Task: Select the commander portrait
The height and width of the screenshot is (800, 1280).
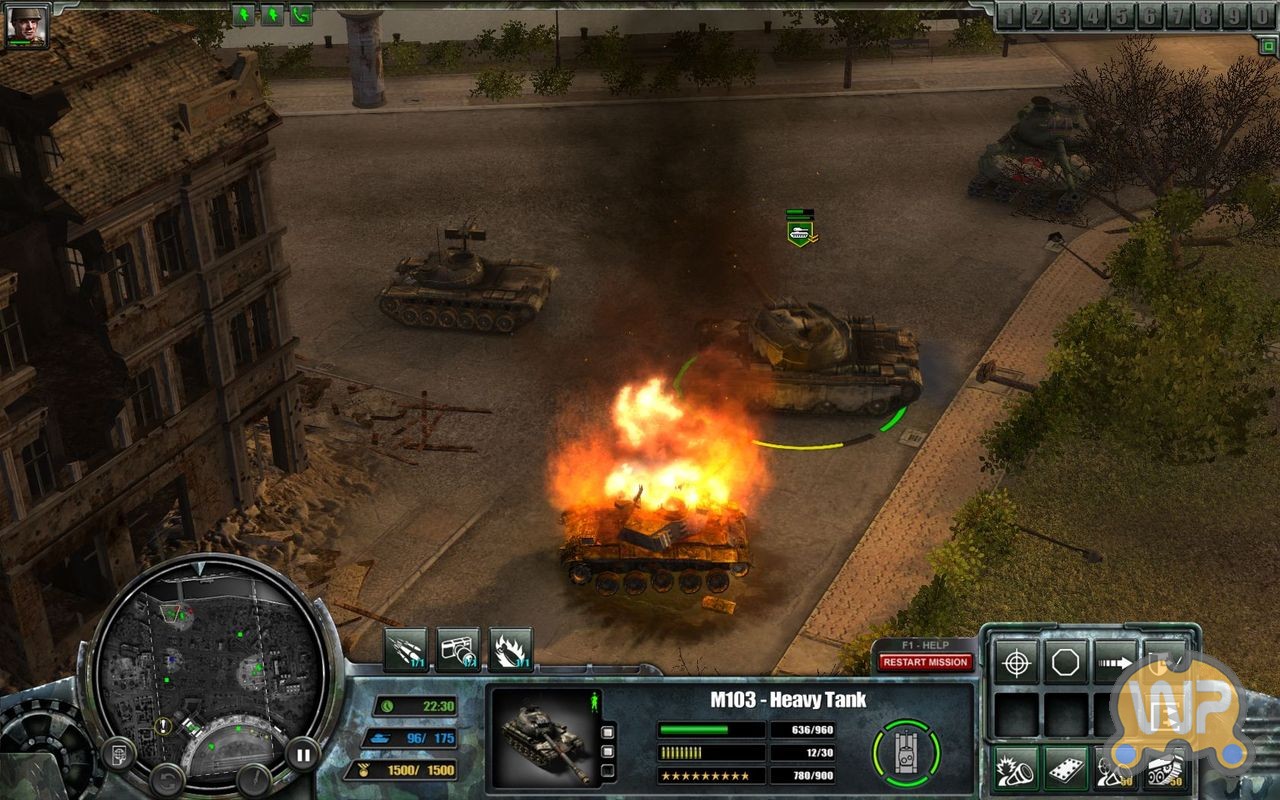Action: click(x=26, y=24)
